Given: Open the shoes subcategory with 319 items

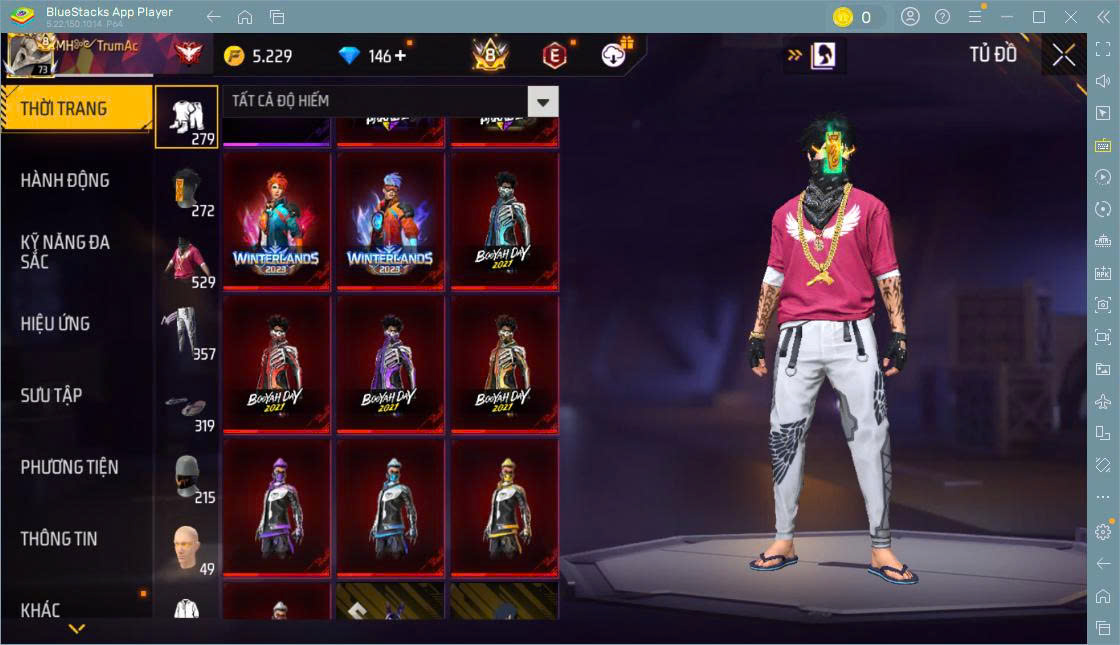Looking at the screenshot, I should [x=186, y=405].
